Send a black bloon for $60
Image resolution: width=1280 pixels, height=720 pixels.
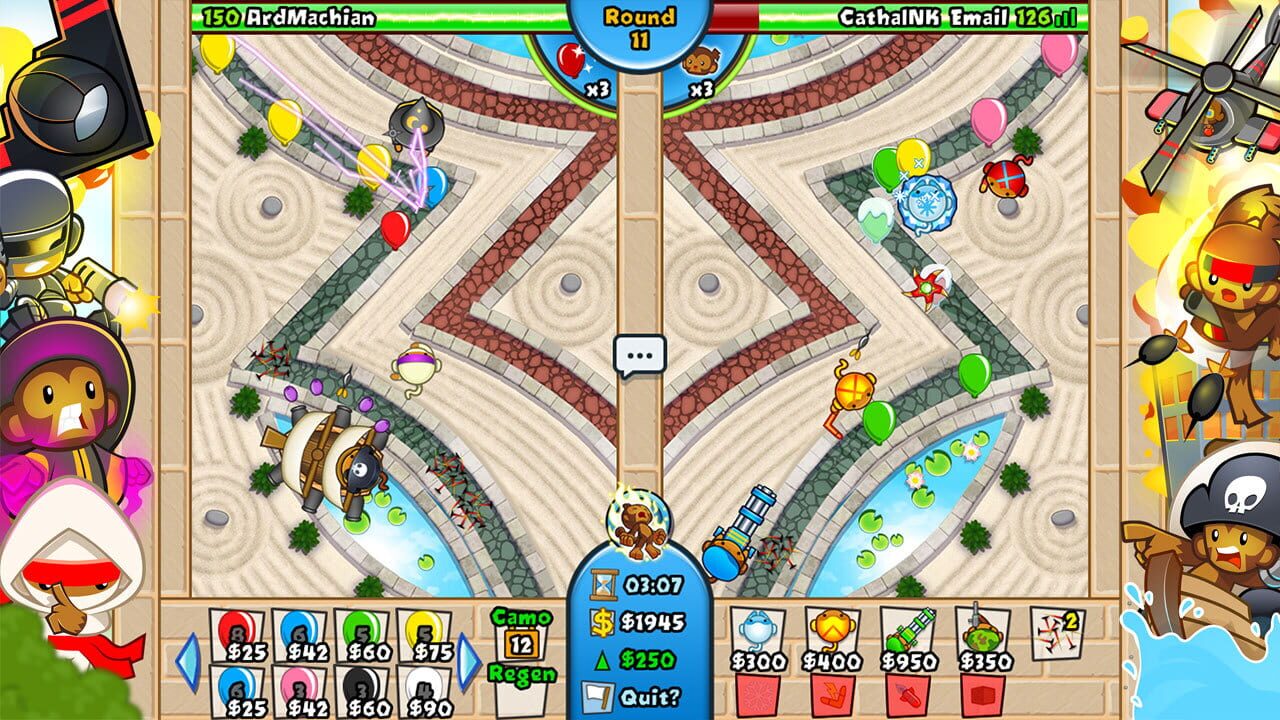362,686
